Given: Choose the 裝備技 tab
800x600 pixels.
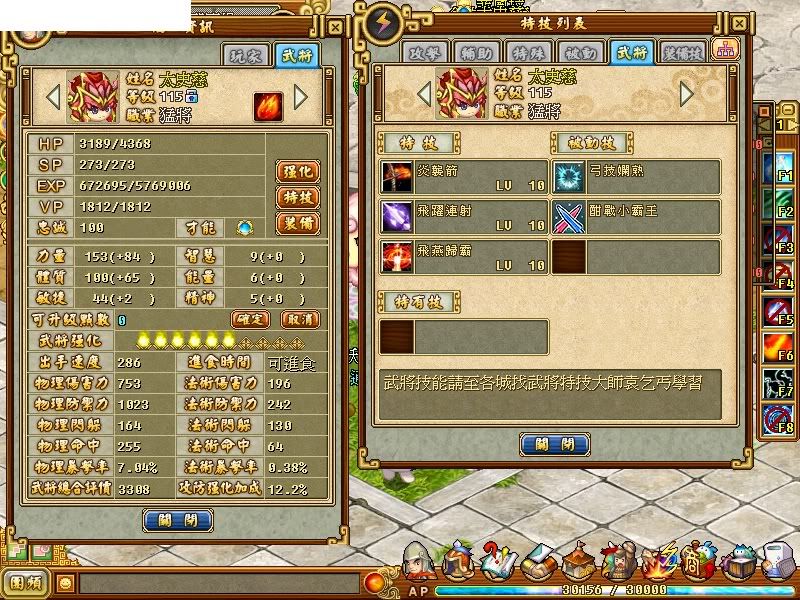Looking at the screenshot, I should click(683, 52).
